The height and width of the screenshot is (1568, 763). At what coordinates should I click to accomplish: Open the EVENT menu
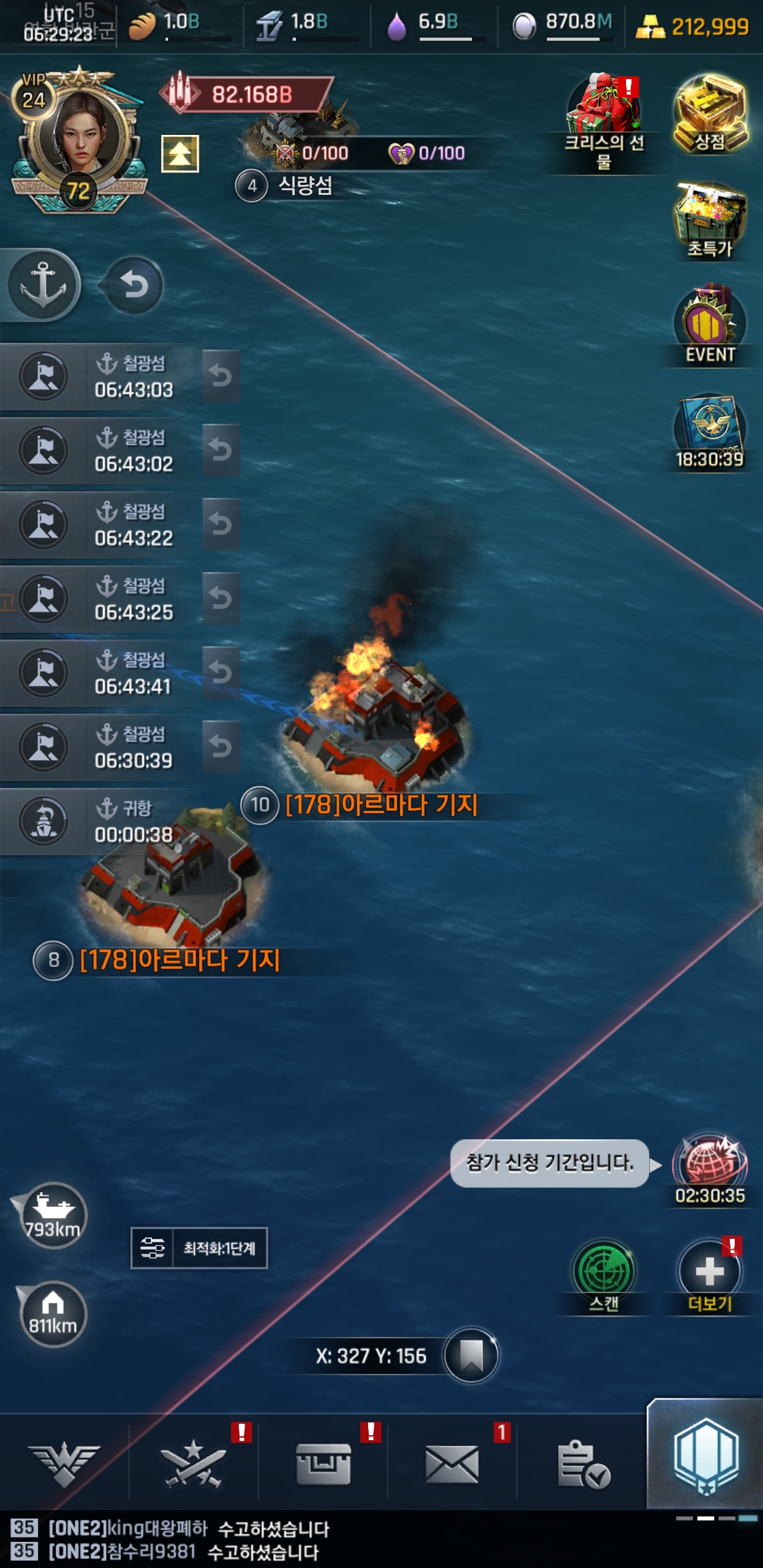(x=709, y=325)
